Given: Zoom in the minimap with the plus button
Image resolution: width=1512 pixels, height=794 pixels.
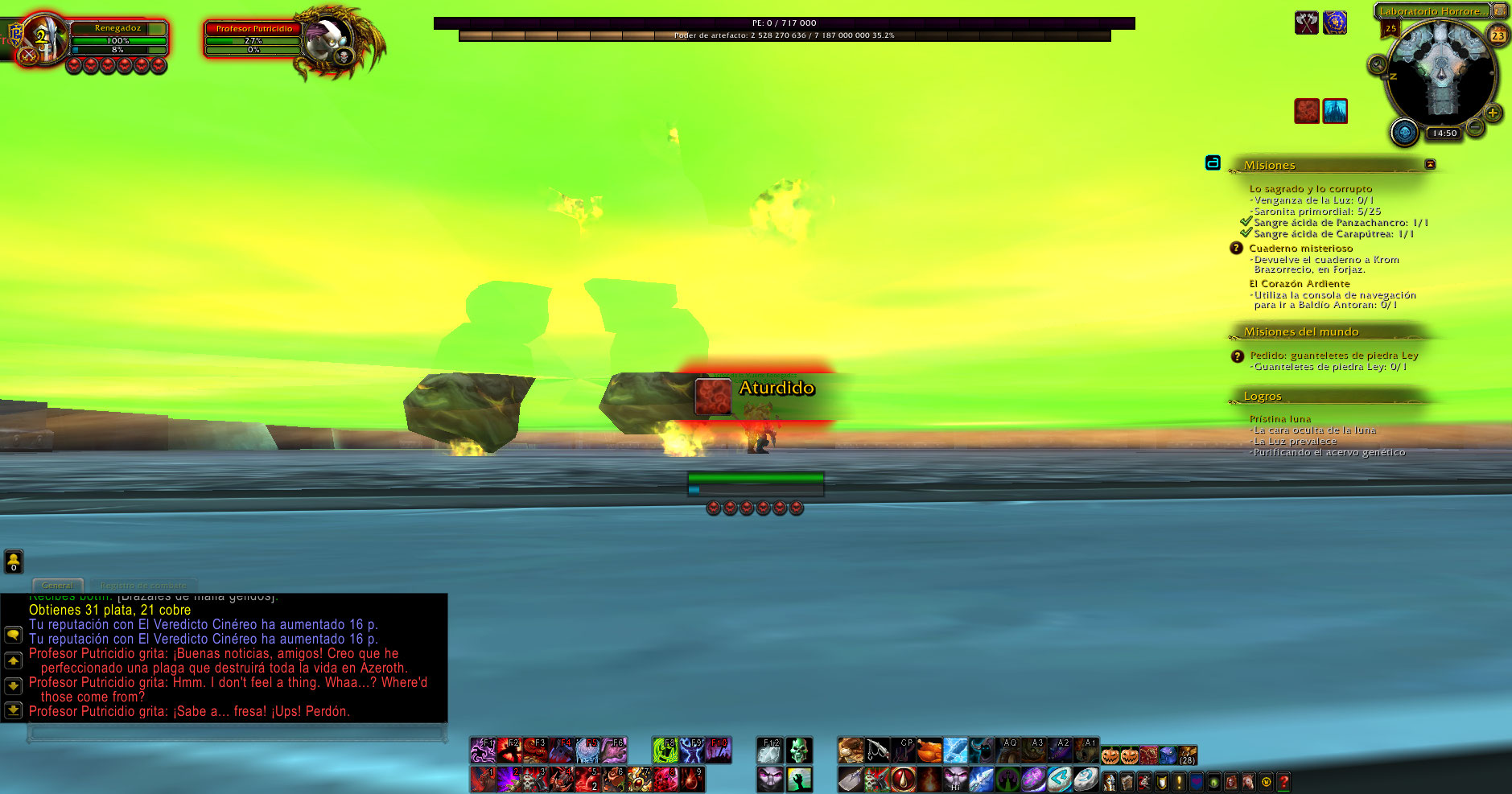Looking at the screenshot, I should point(1493,113).
